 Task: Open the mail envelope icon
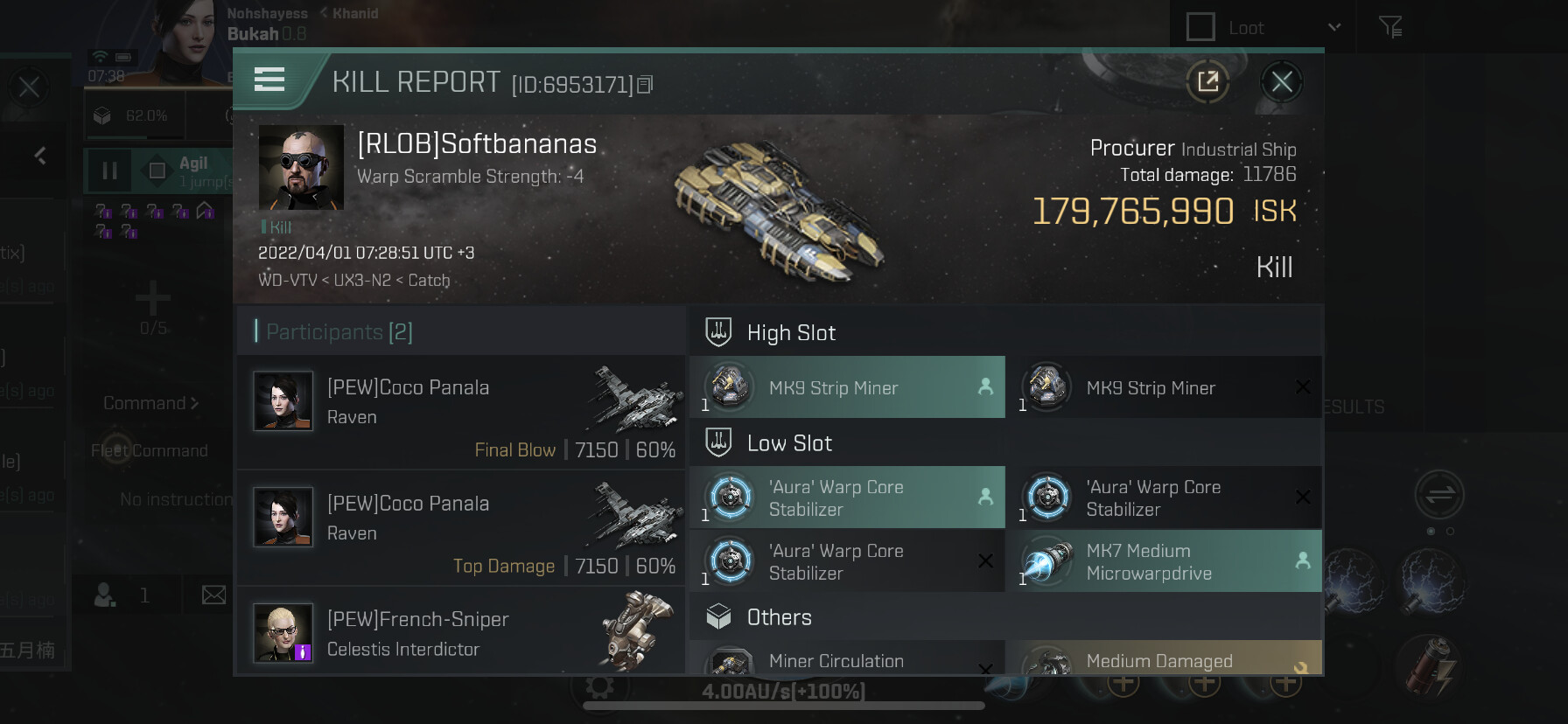pyautogui.click(x=213, y=595)
